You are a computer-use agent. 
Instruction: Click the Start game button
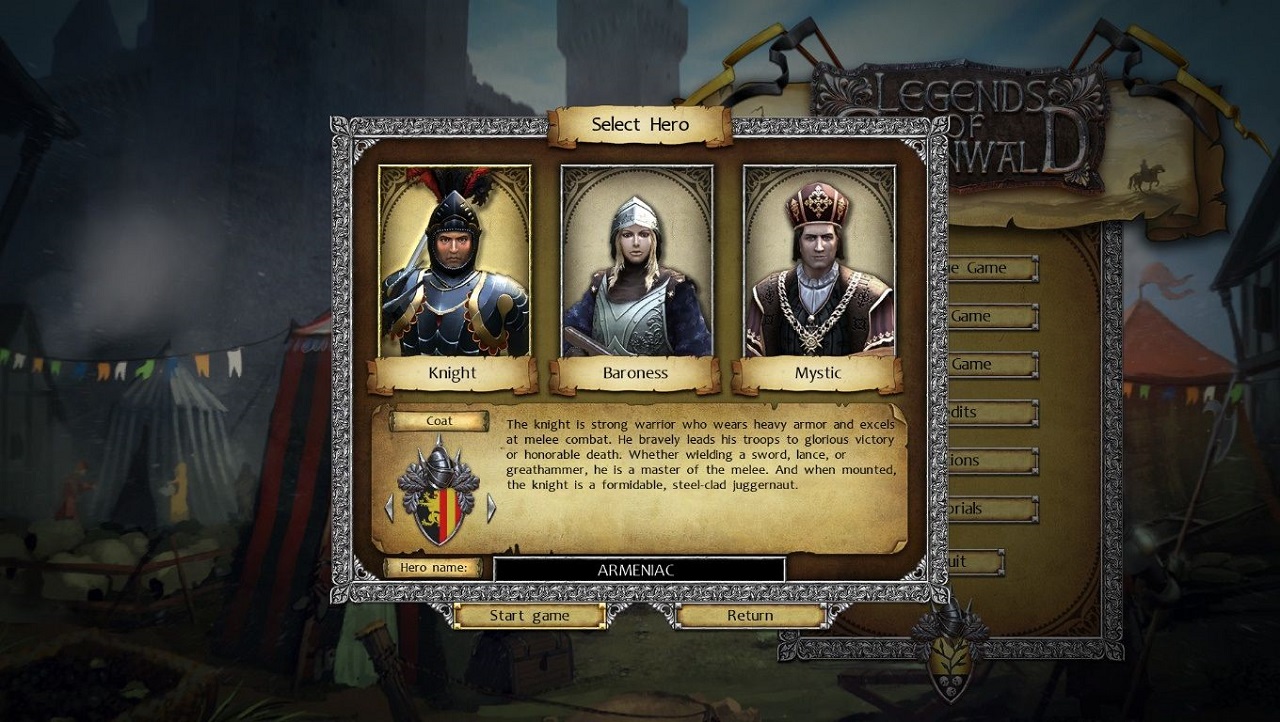[x=529, y=616]
